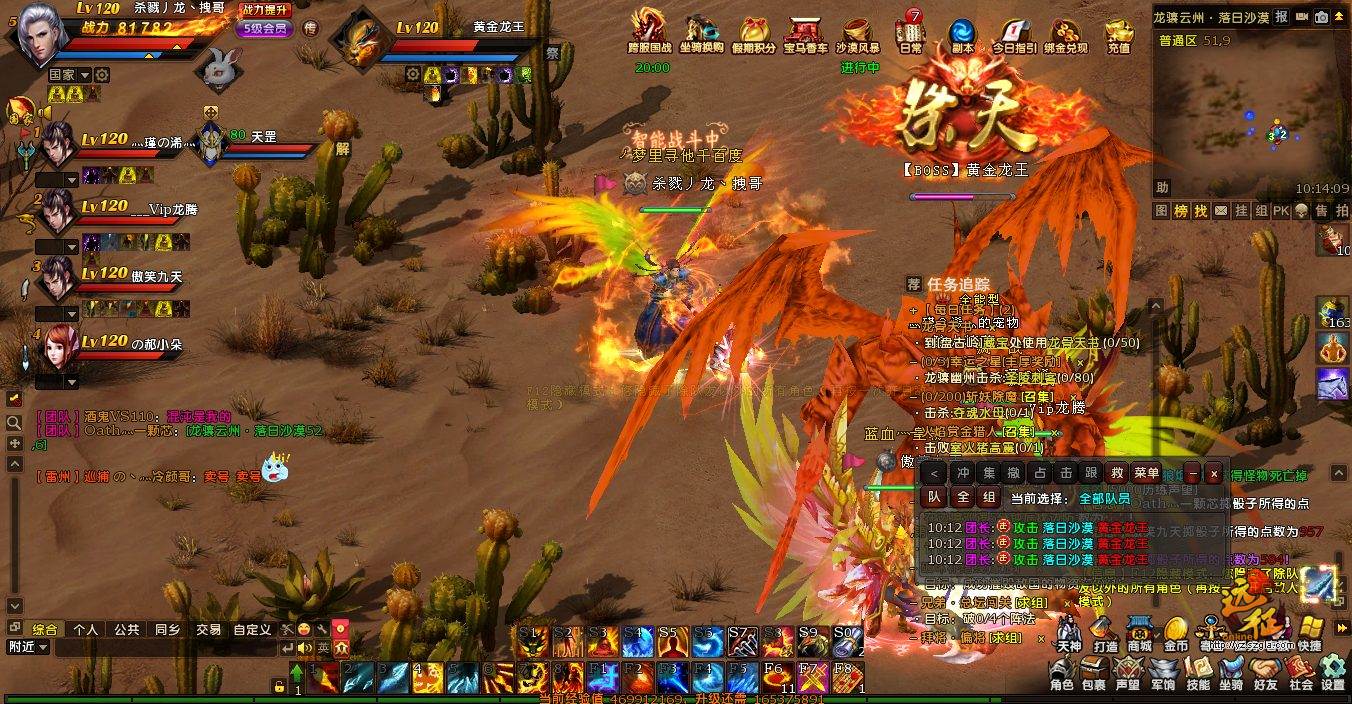Switch chat to the 交易 trade tab
1352x704 pixels.
pyautogui.click(x=208, y=630)
